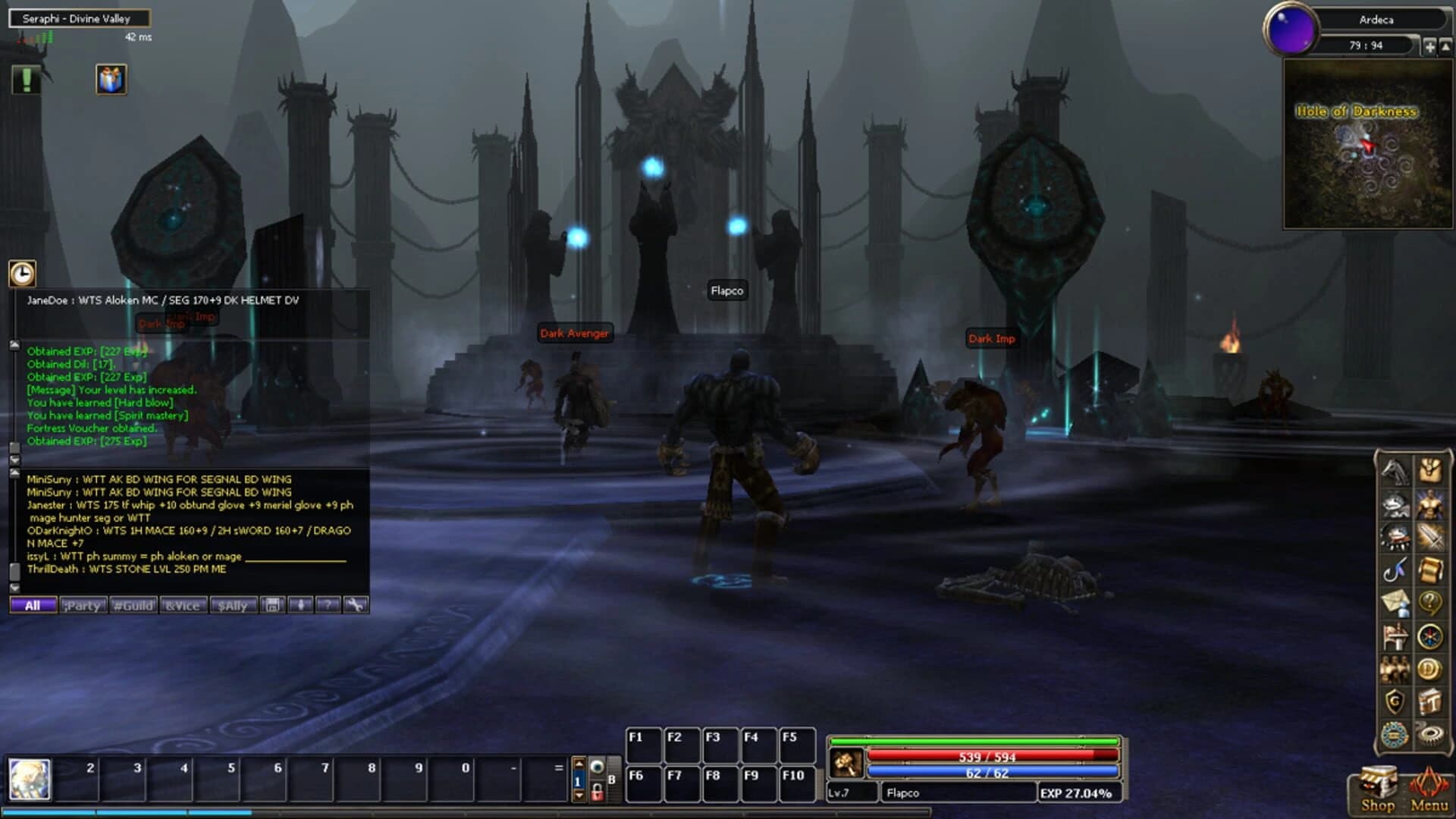Toggle voice chat with the microphone icon
The width and height of the screenshot is (1456, 819).
click(x=301, y=605)
